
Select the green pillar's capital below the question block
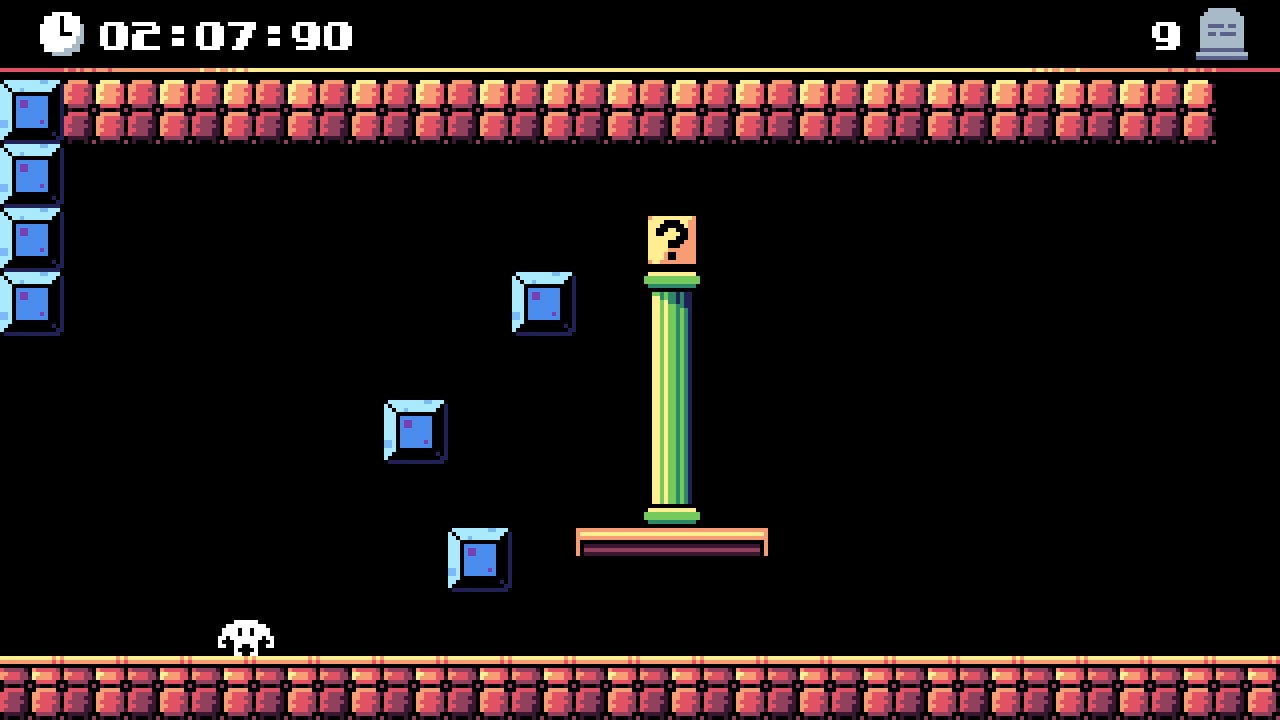coord(673,280)
